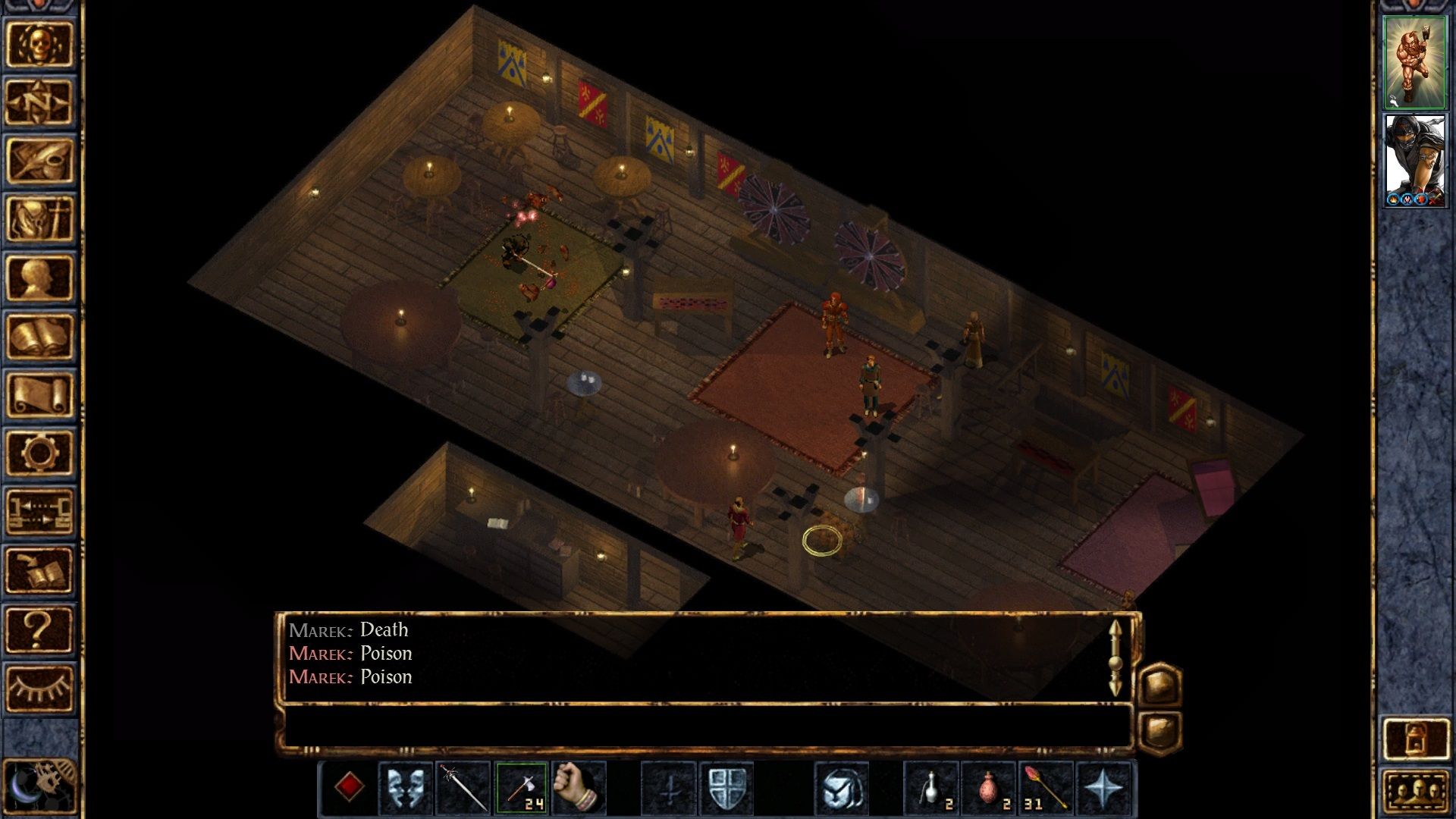Open the journal quill icon
This screenshot has width=1456, height=819.
[x=39, y=161]
